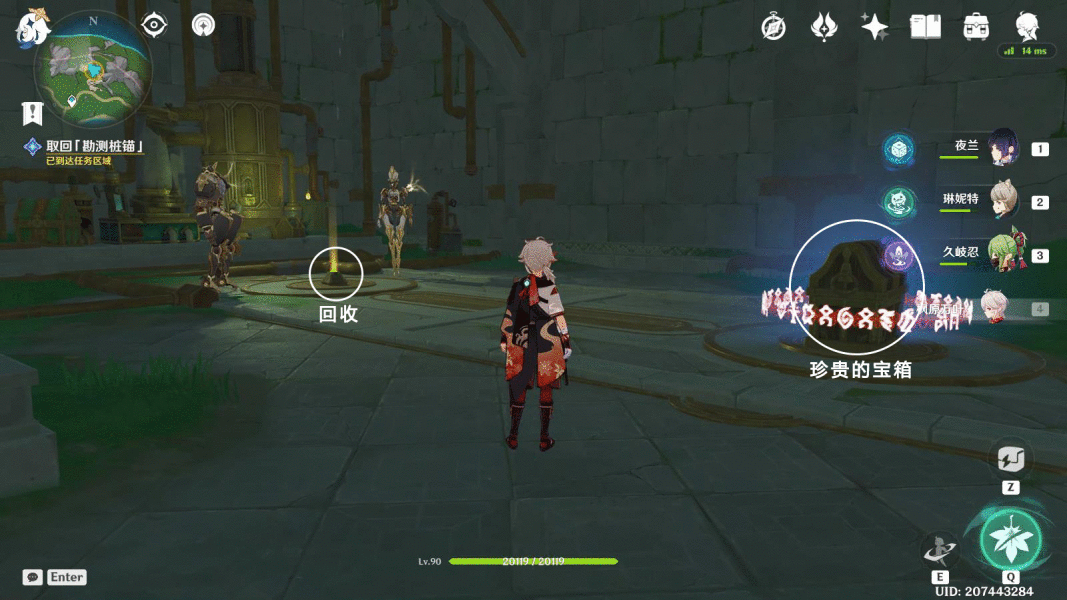Click the round icon right of the eye icon
The image size is (1067, 600).
point(203,25)
